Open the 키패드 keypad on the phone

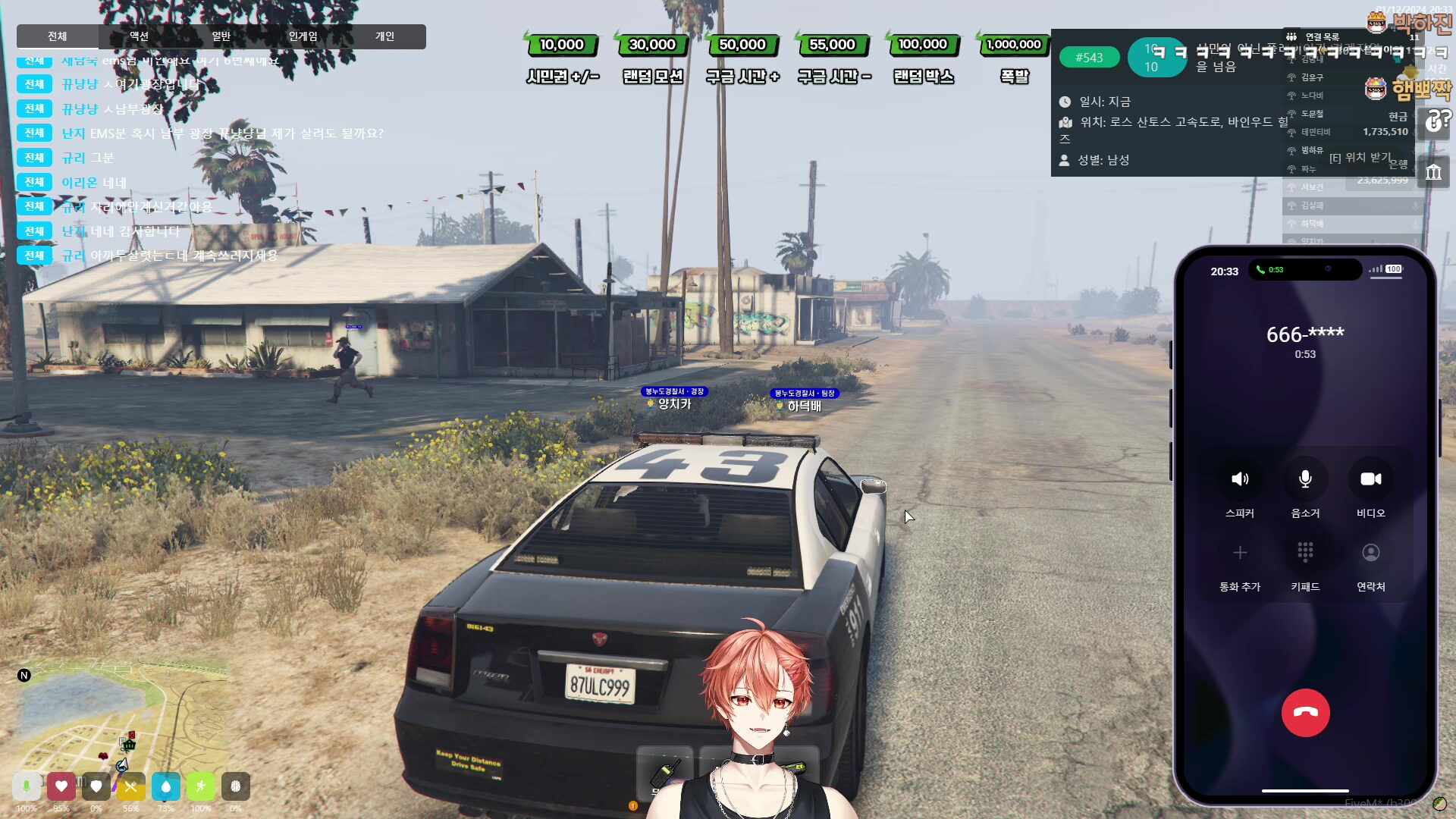coord(1305,553)
